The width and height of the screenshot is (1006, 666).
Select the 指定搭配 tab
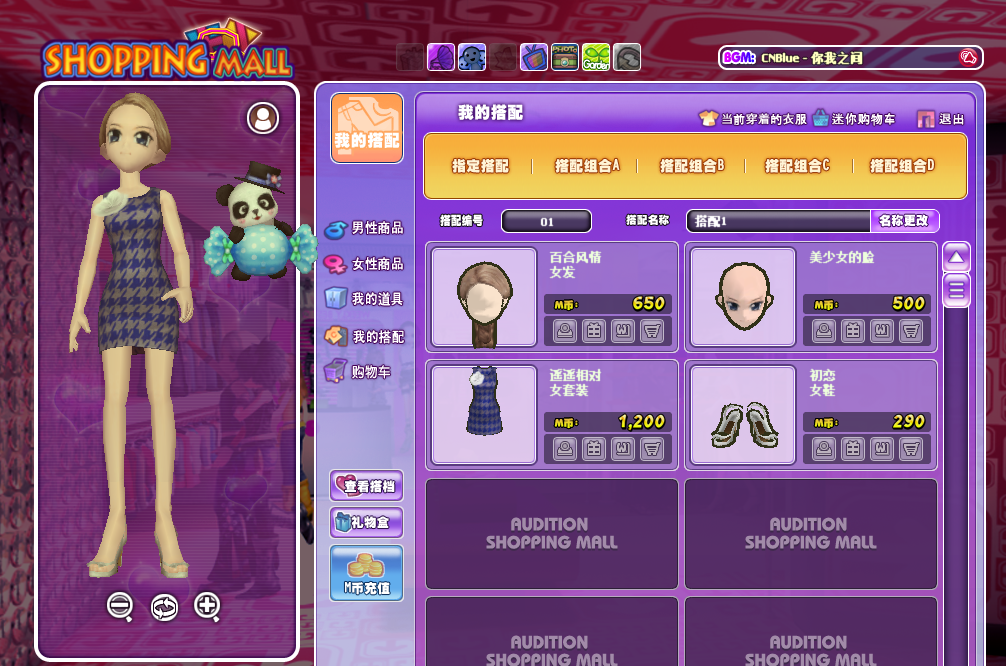pos(480,166)
